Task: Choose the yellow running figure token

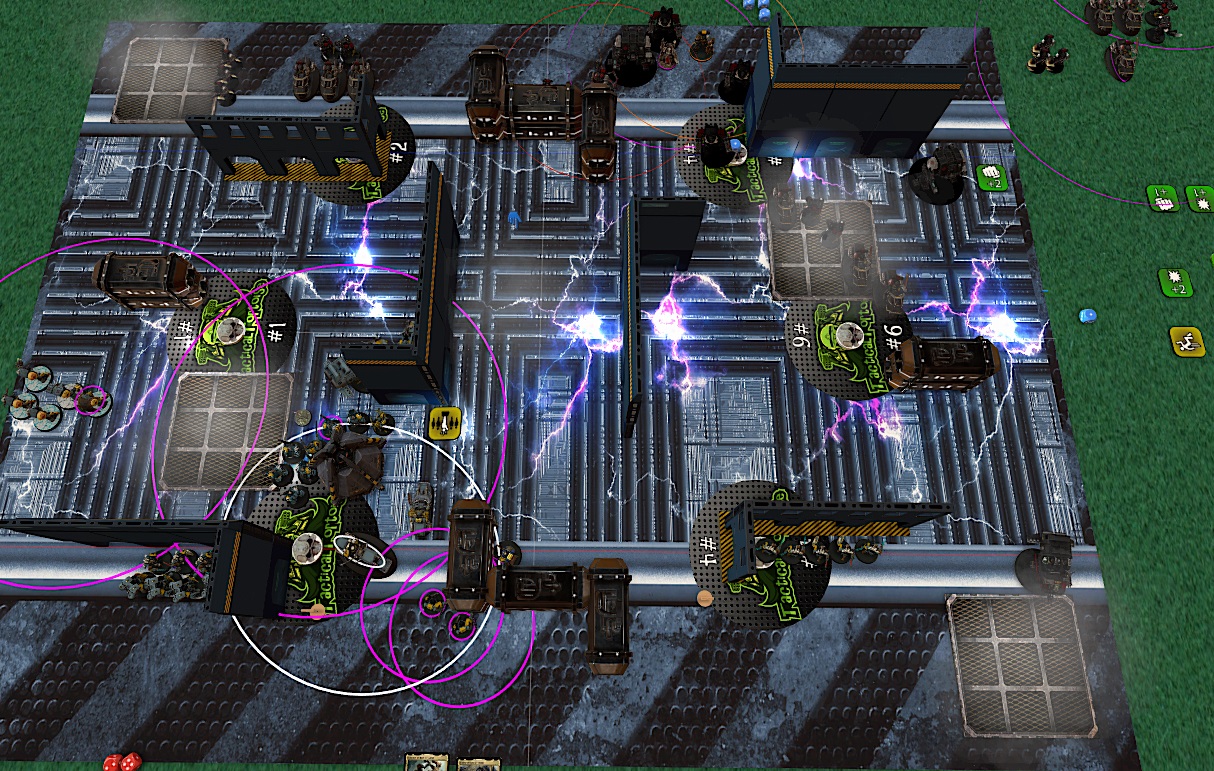Action: point(1188,341)
